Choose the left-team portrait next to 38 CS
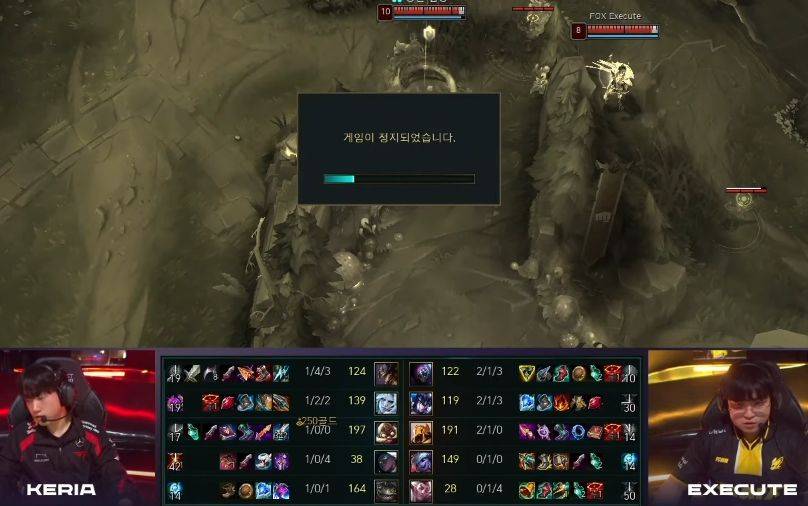The height and width of the screenshot is (506, 808). pos(386,461)
